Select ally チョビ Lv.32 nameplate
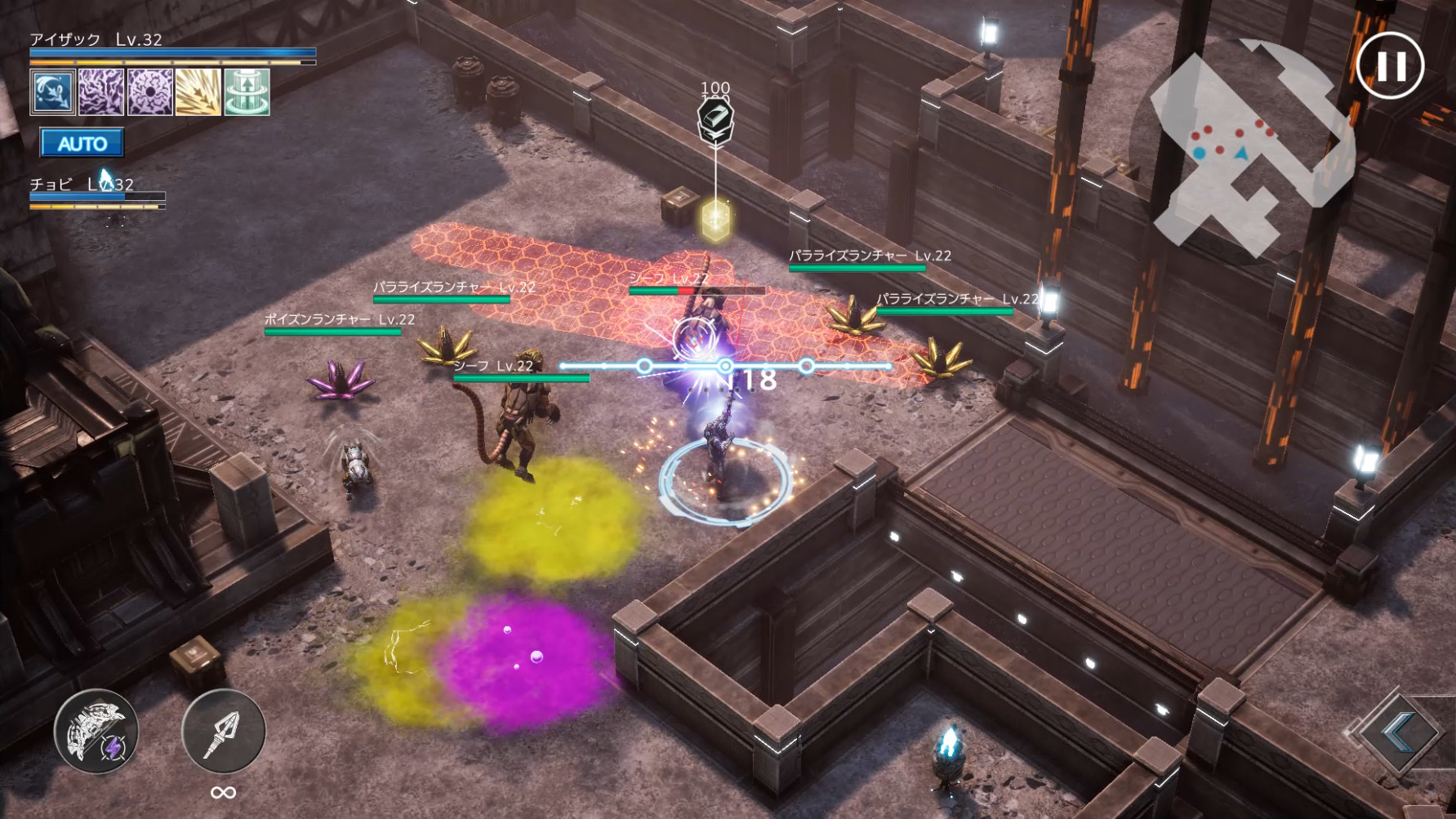Image resolution: width=1456 pixels, height=819 pixels. 82,185
